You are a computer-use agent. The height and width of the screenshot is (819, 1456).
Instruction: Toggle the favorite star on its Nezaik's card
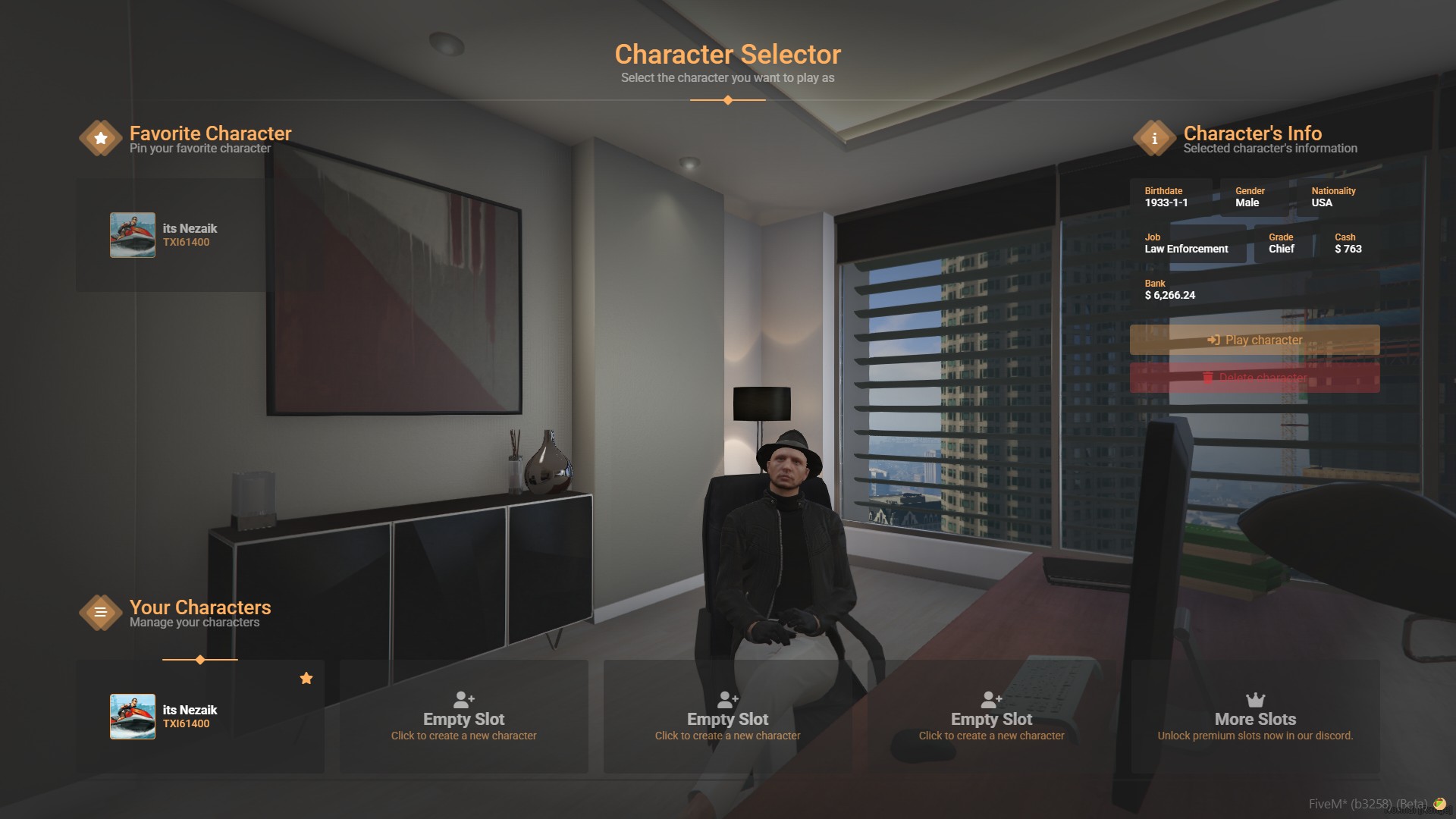(x=306, y=678)
